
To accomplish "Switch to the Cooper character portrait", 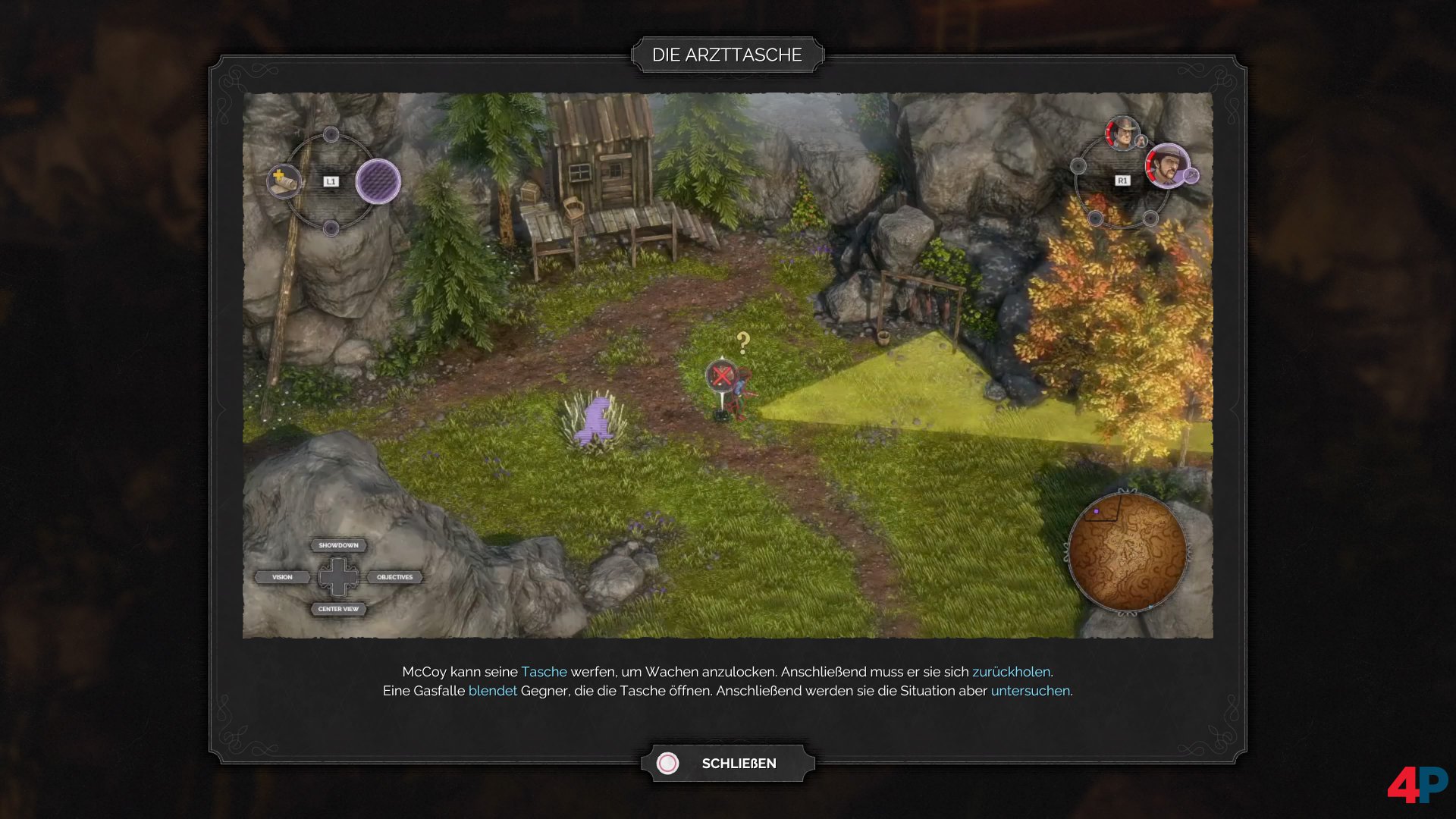I will 1122,133.
